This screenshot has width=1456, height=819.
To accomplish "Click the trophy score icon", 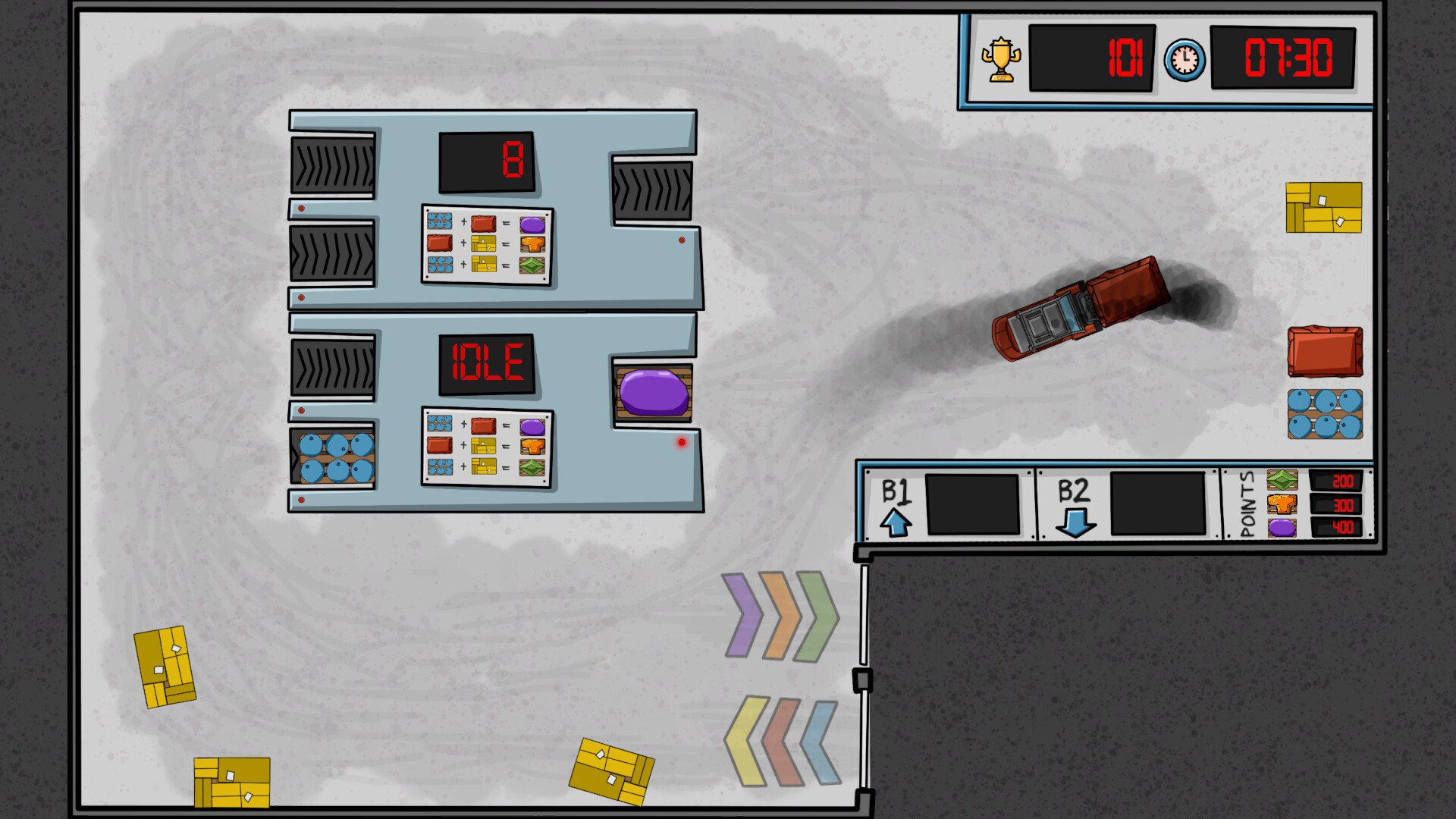I will 1000,58.
